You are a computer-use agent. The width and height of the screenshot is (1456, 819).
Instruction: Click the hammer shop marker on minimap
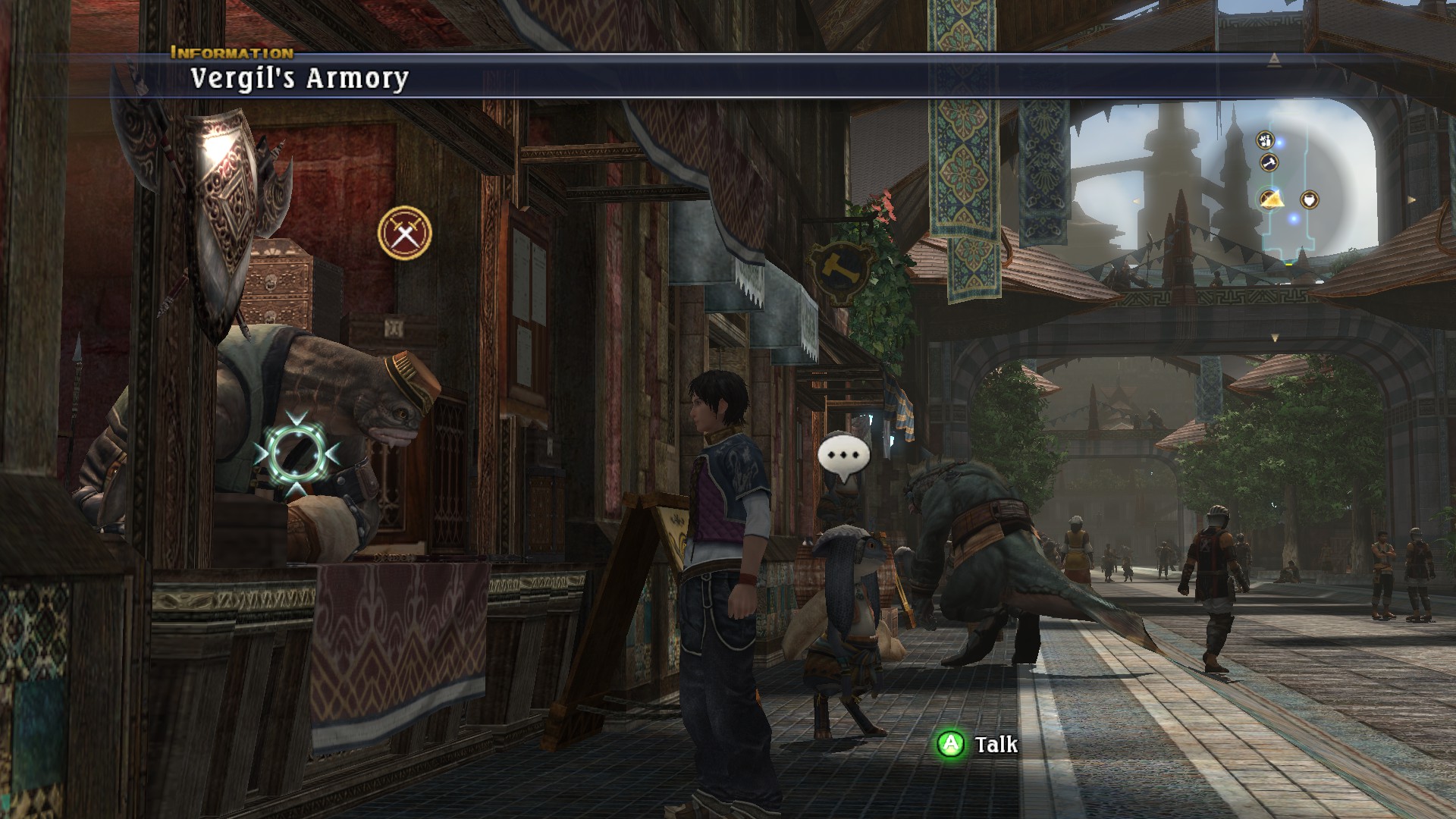pos(1269,162)
